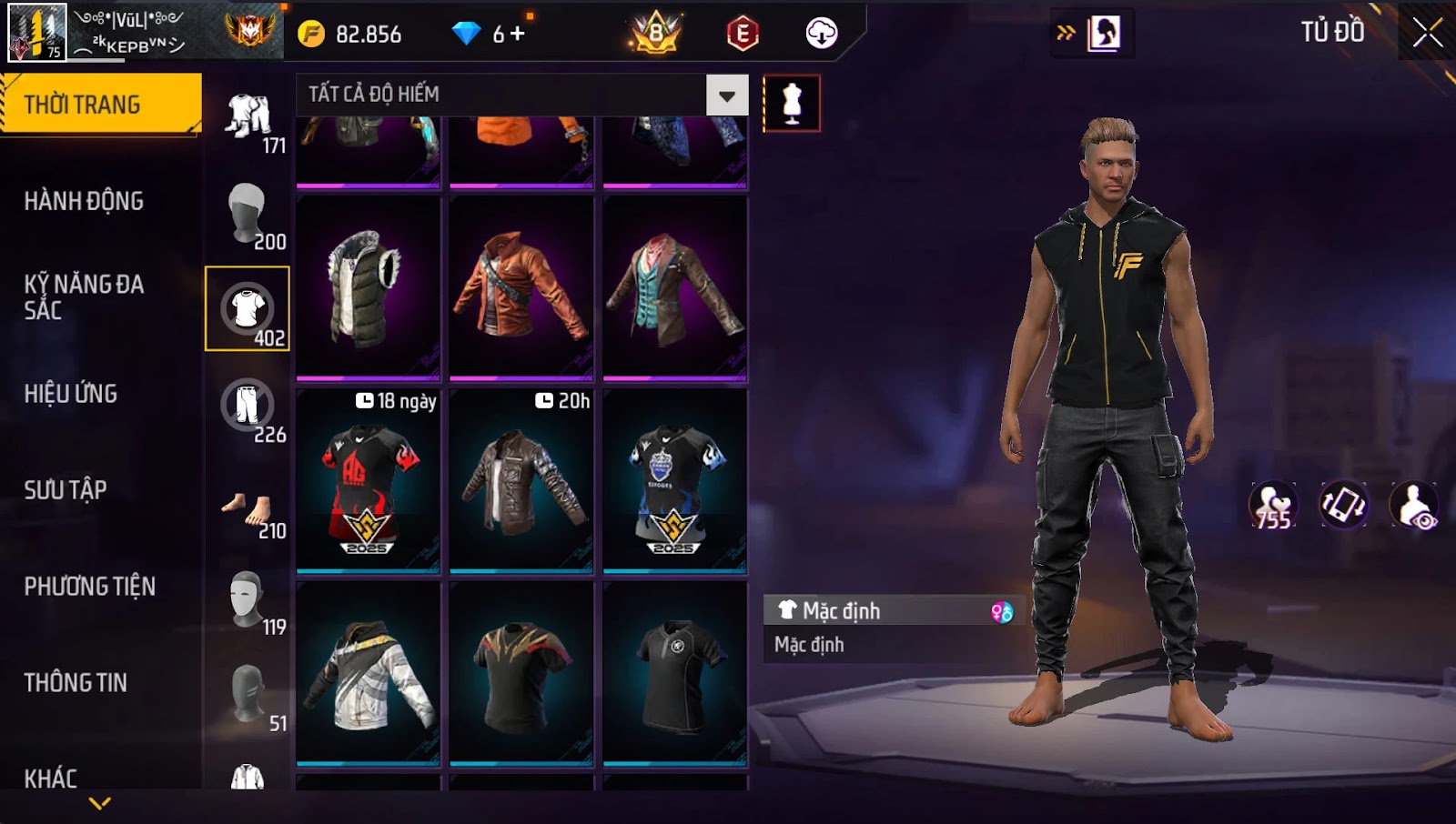The image size is (1456, 824).
Task: Equip the orange leather jacket
Action: pyautogui.click(x=521, y=286)
